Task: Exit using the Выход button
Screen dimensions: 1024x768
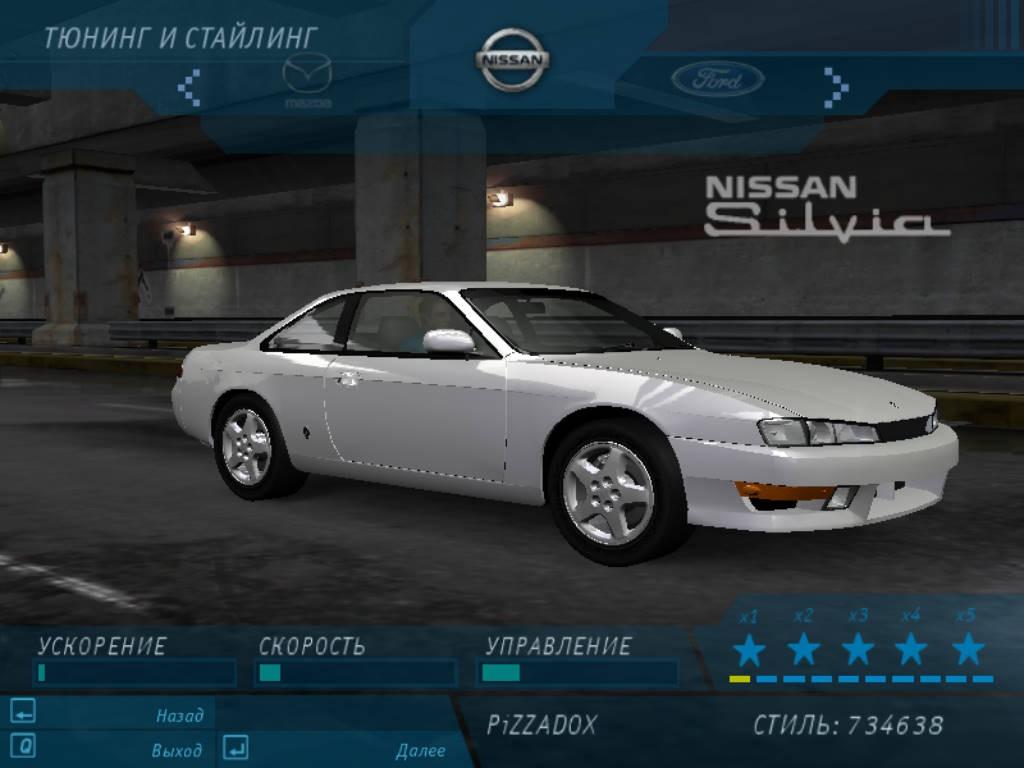Action: pos(176,750)
